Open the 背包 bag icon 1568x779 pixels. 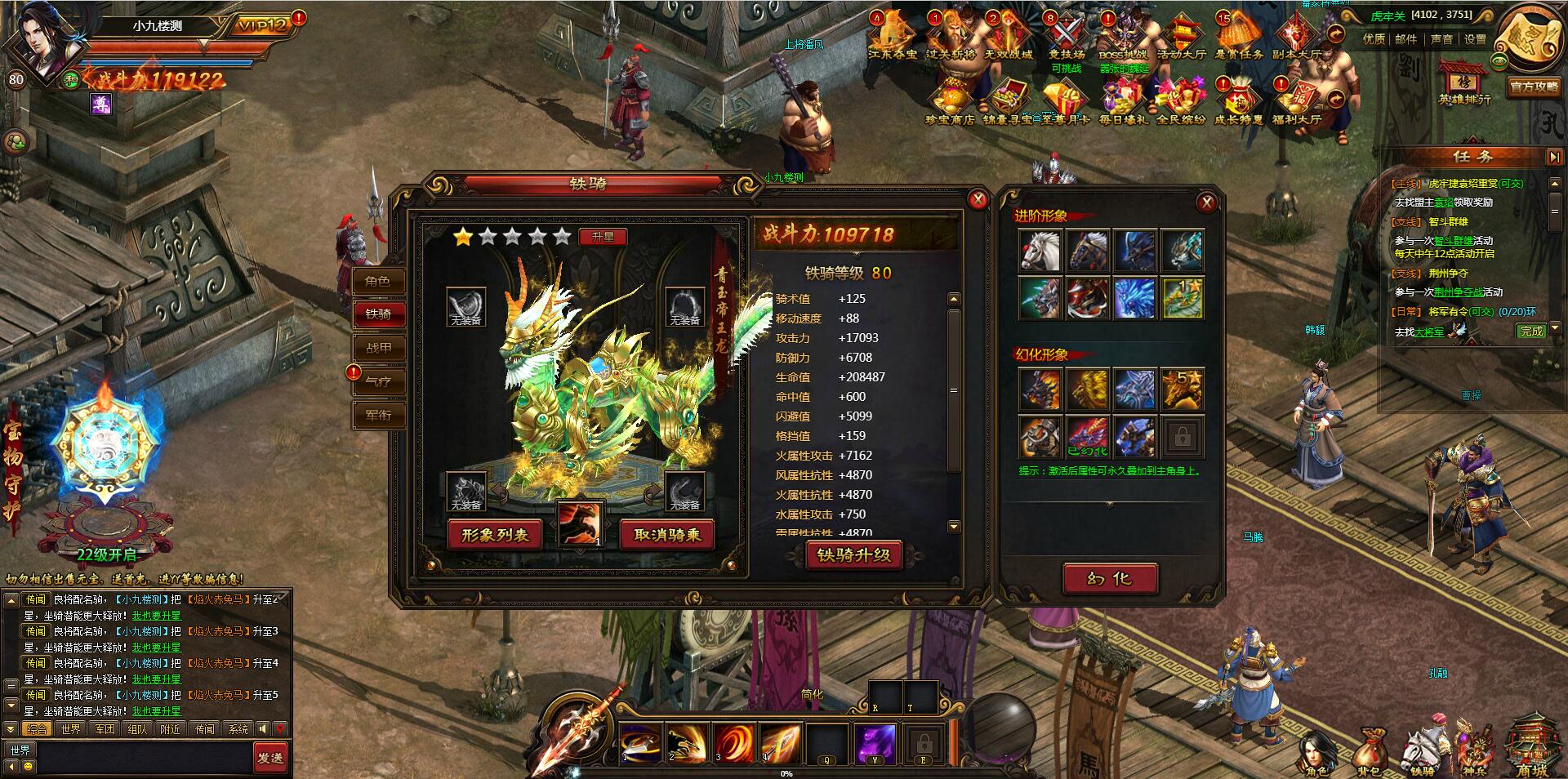pyautogui.click(x=1369, y=753)
